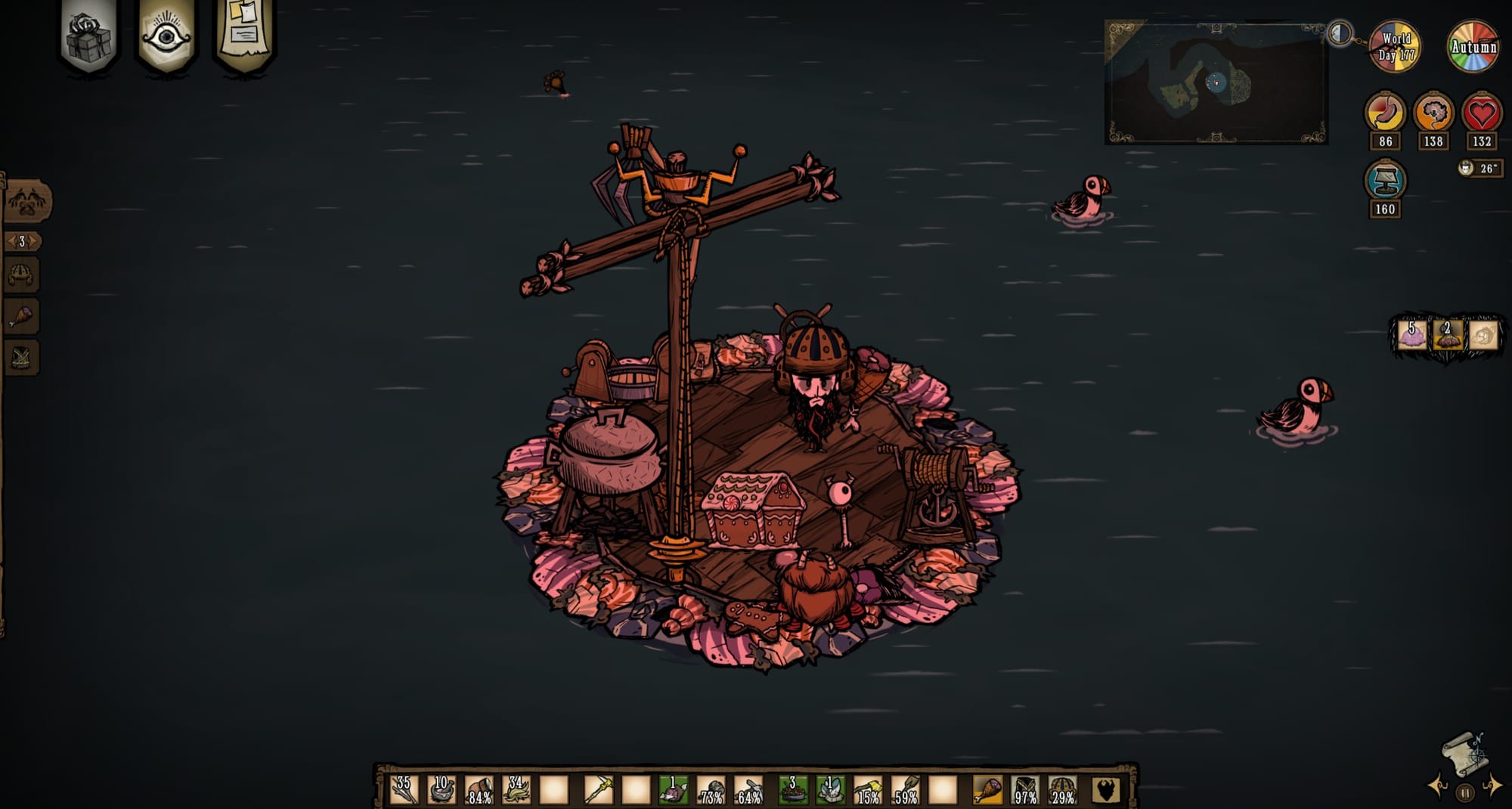Select the cut grass stack of 34
1512x809 pixels.
pyautogui.click(x=517, y=789)
